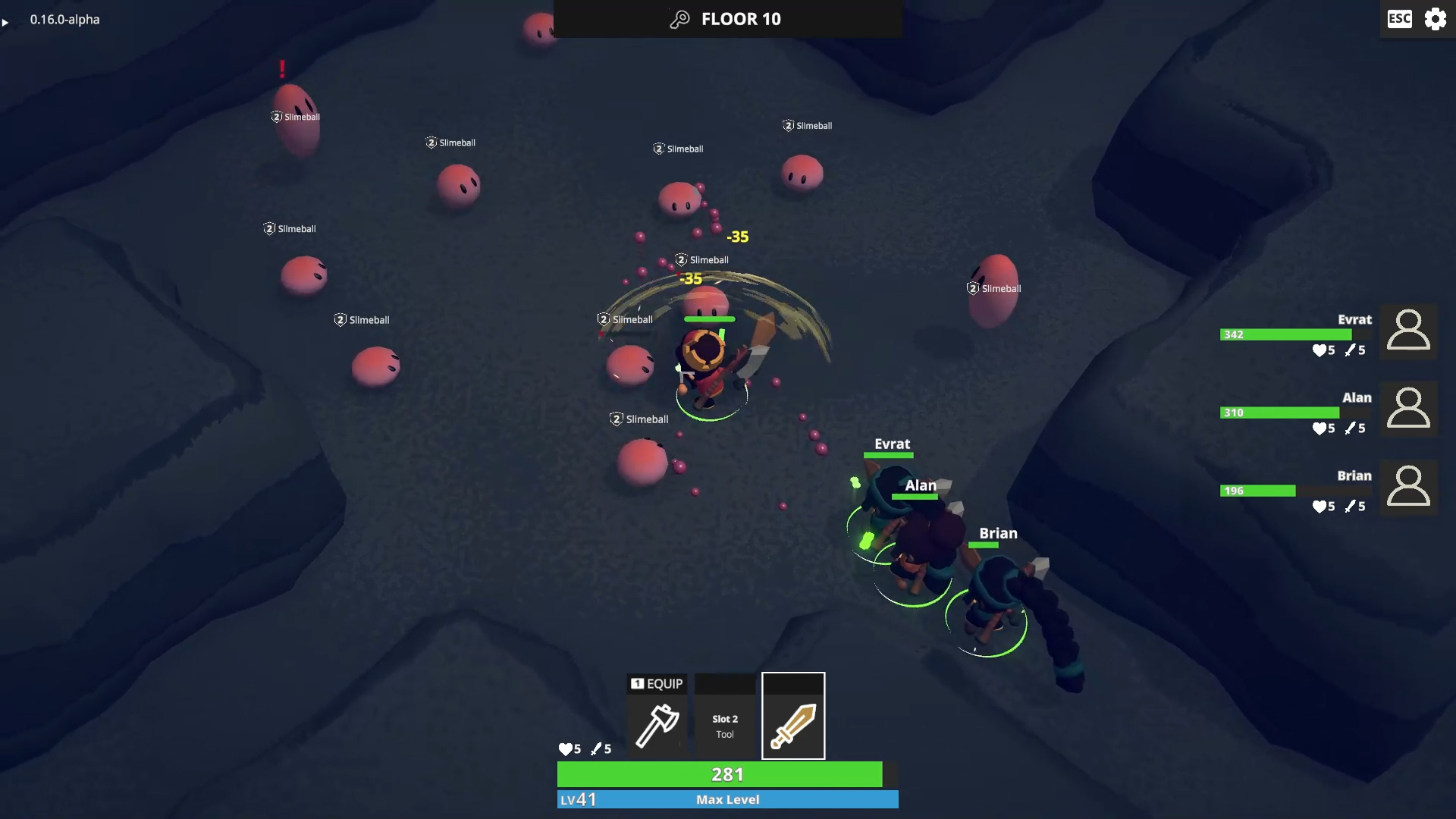1456x819 pixels.
Task: Click the LV41 Max Level experience bar
Action: coord(726,799)
